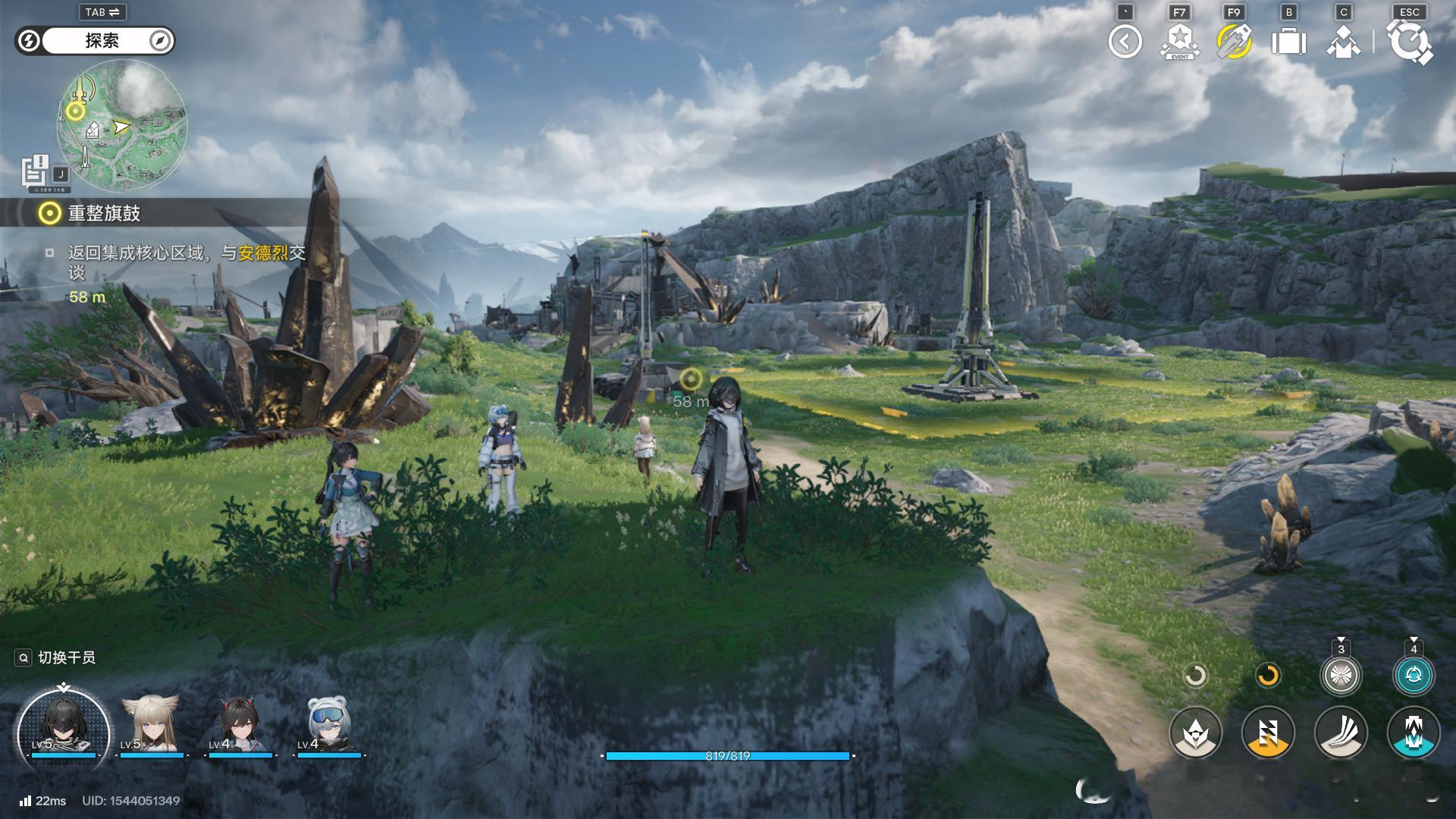
Task: Open the mission journal icon beside minimap
Action: [35, 171]
